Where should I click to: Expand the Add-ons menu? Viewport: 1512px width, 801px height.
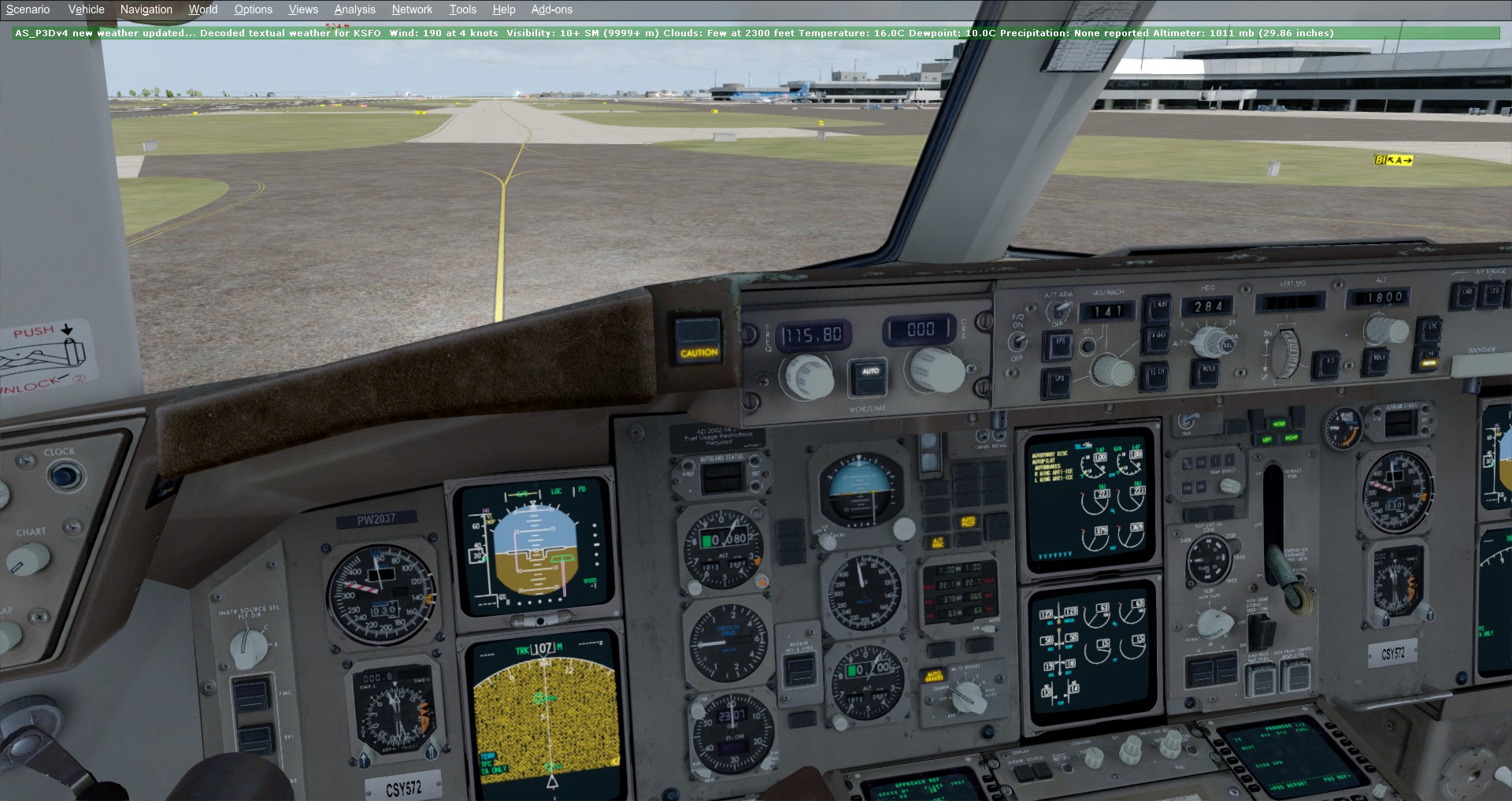pos(551,9)
